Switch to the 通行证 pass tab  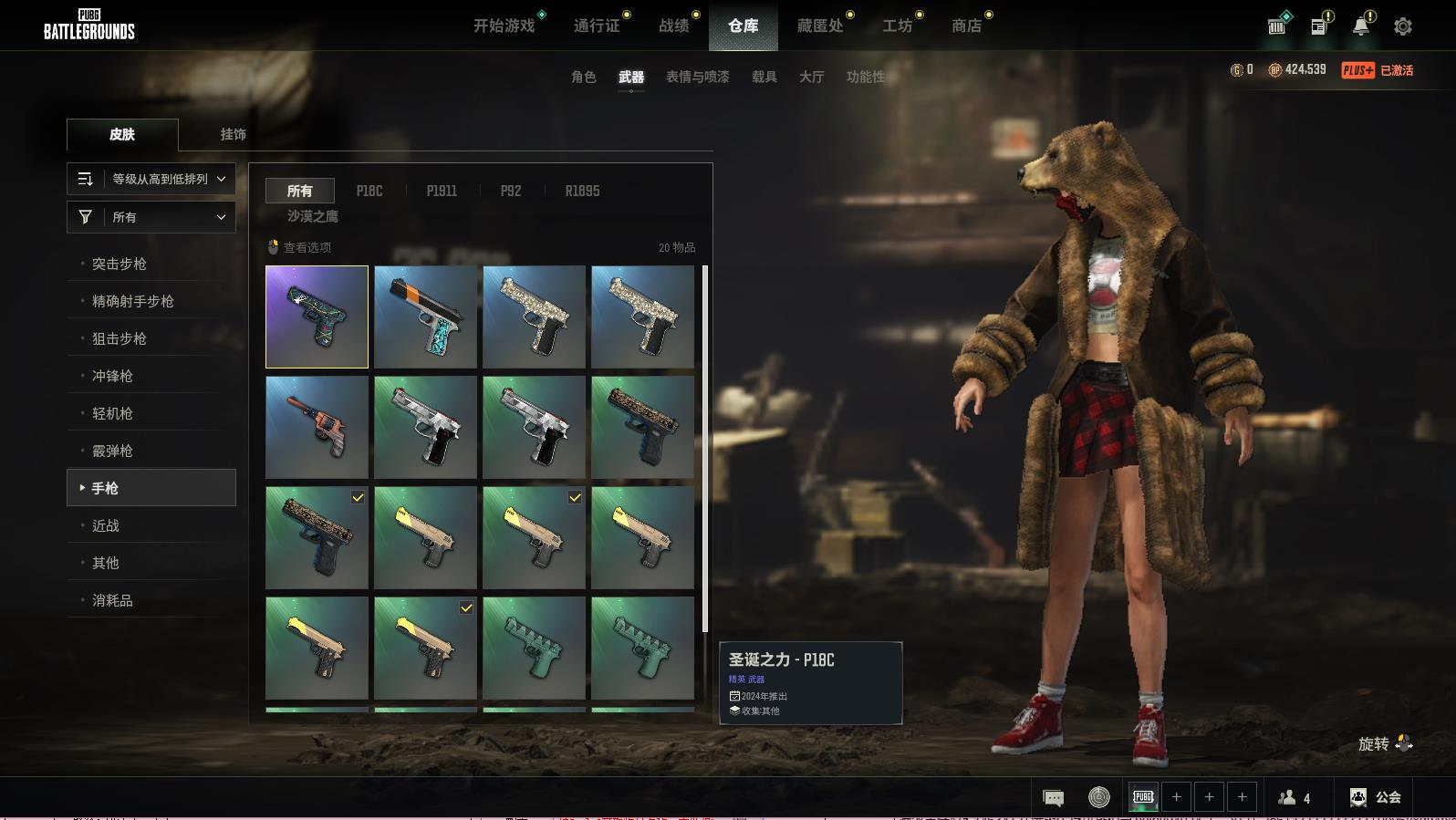pos(597,26)
